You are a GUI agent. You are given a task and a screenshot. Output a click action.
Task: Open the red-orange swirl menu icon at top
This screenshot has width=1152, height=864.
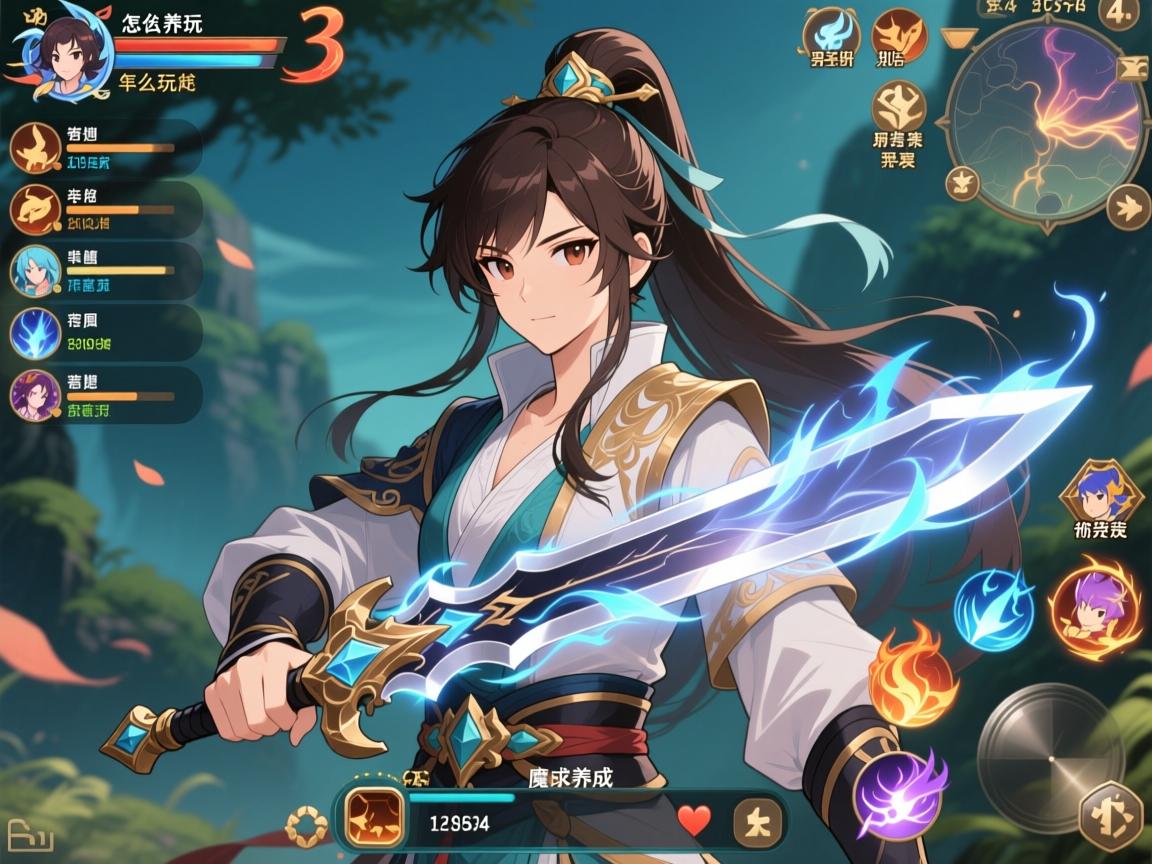897,35
